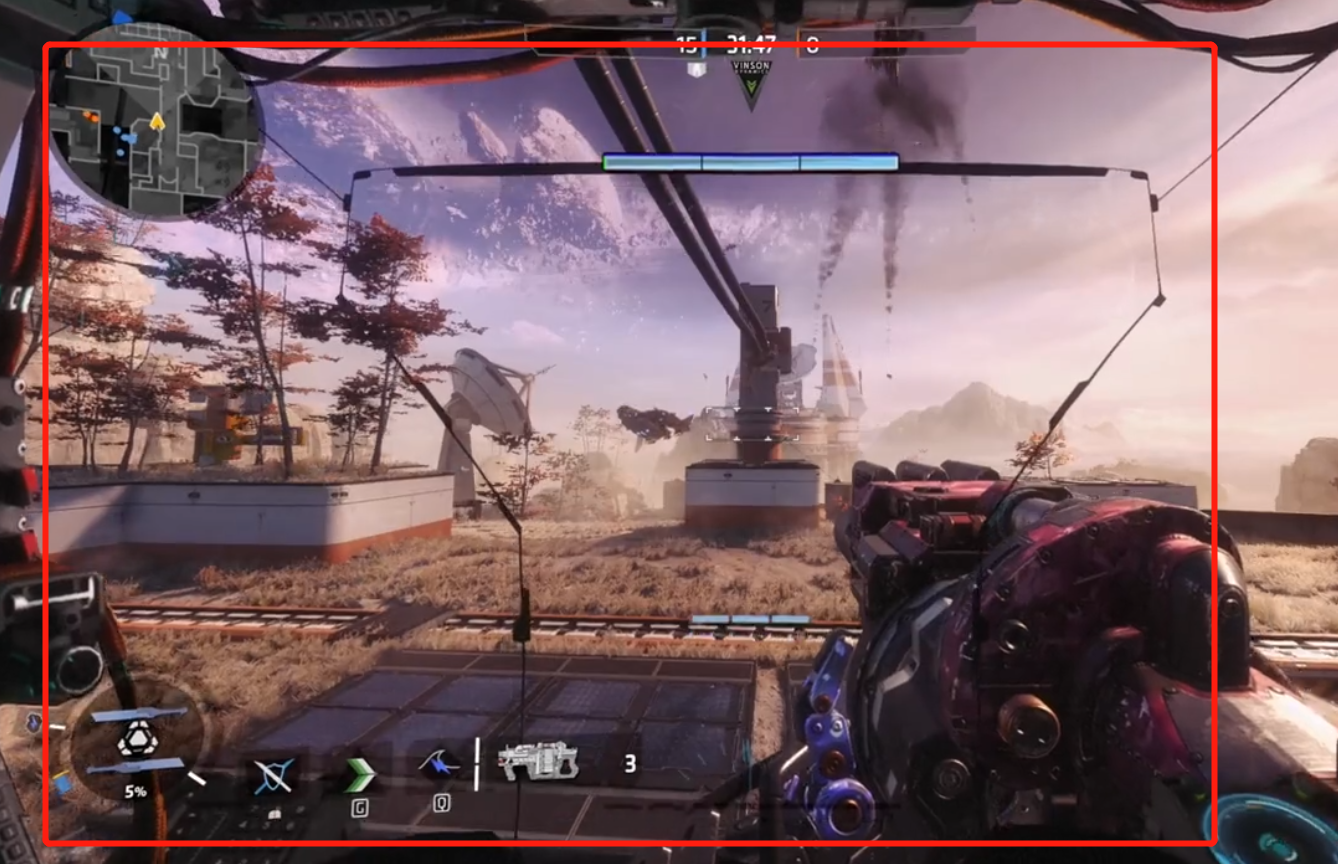Select the titan weapon icon
The image size is (1338, 864).
539,764
